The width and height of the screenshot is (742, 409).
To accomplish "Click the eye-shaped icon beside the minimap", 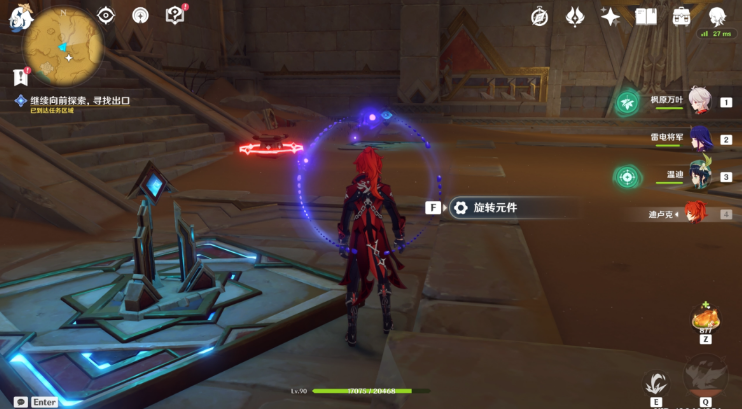I will [106, 15].
